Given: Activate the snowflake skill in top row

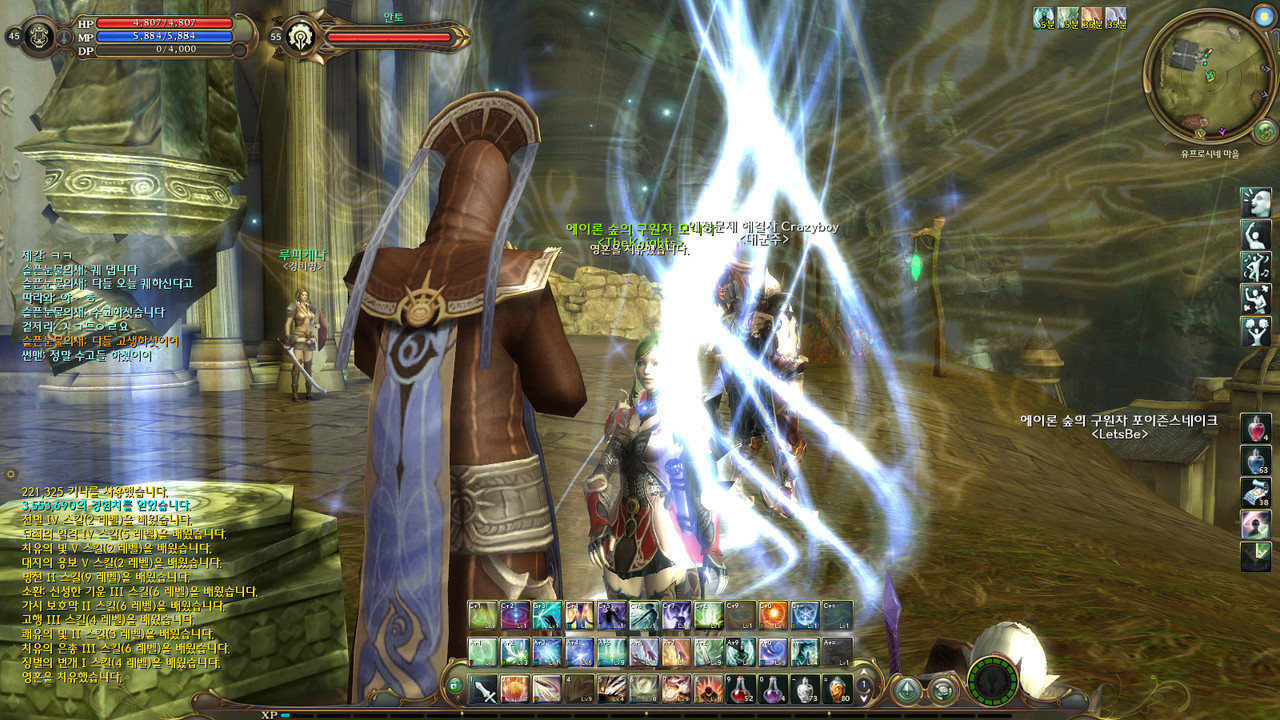Looking at the screenshot, I should [805, 615].
